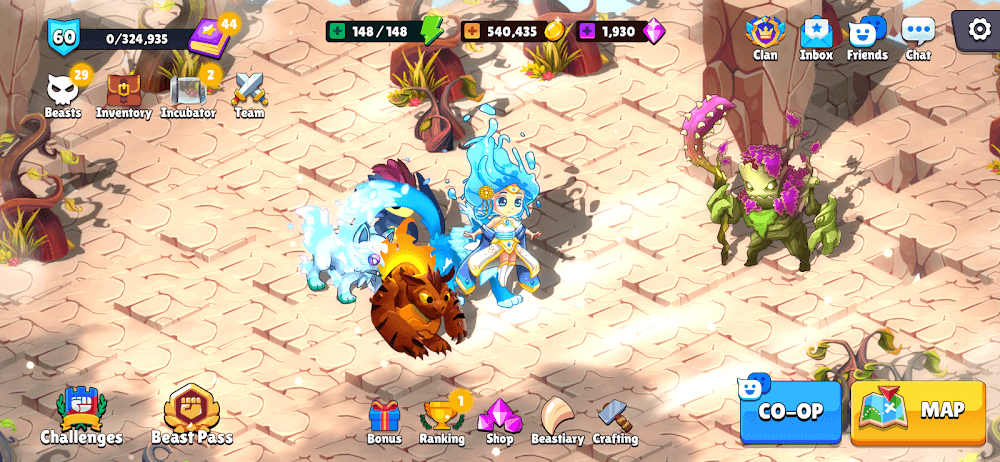Open the Team menu
The image size is (1000, 462).
click(x=249, y=94)
